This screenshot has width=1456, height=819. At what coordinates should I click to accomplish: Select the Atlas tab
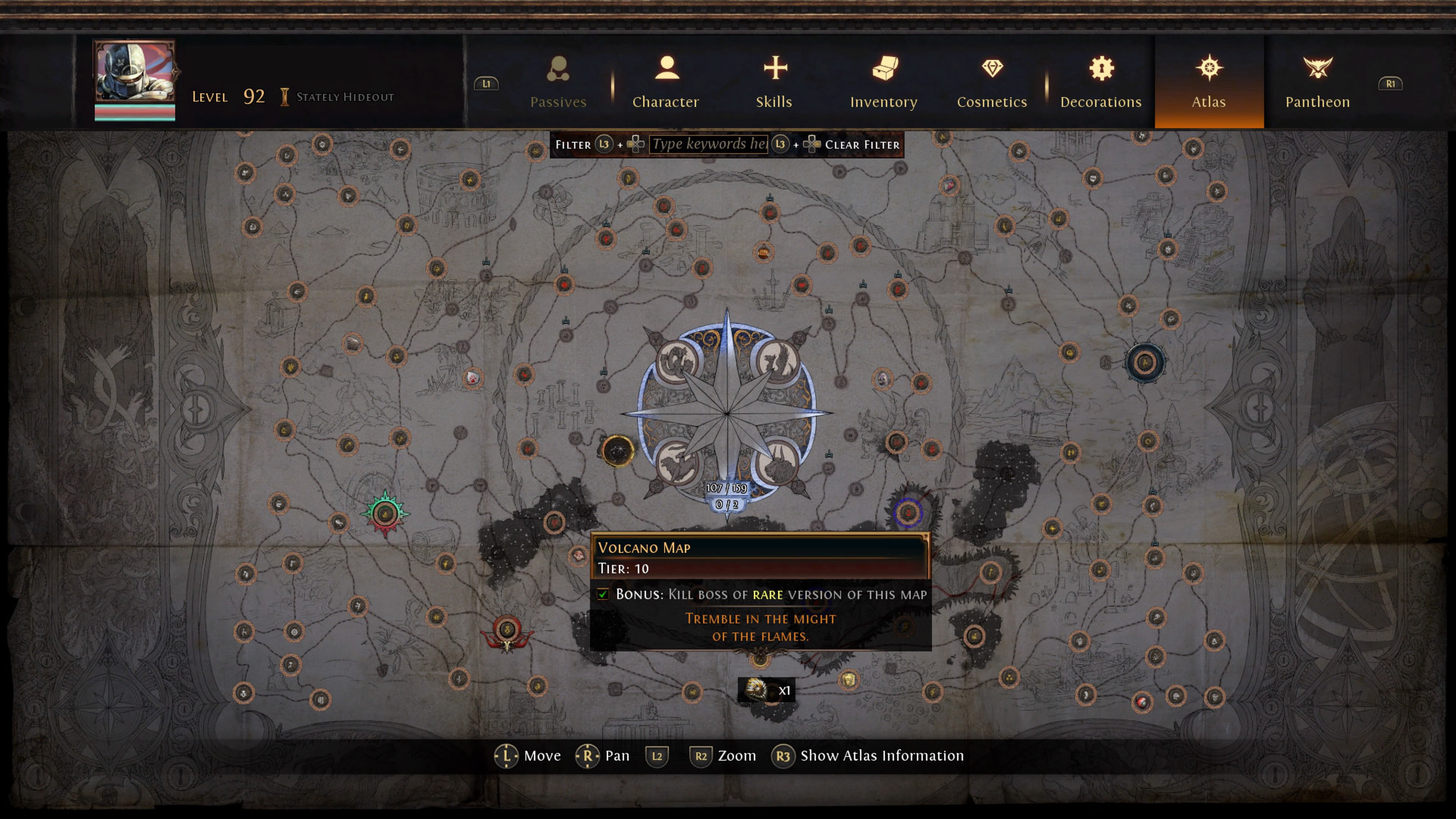tap(1209, 82)
